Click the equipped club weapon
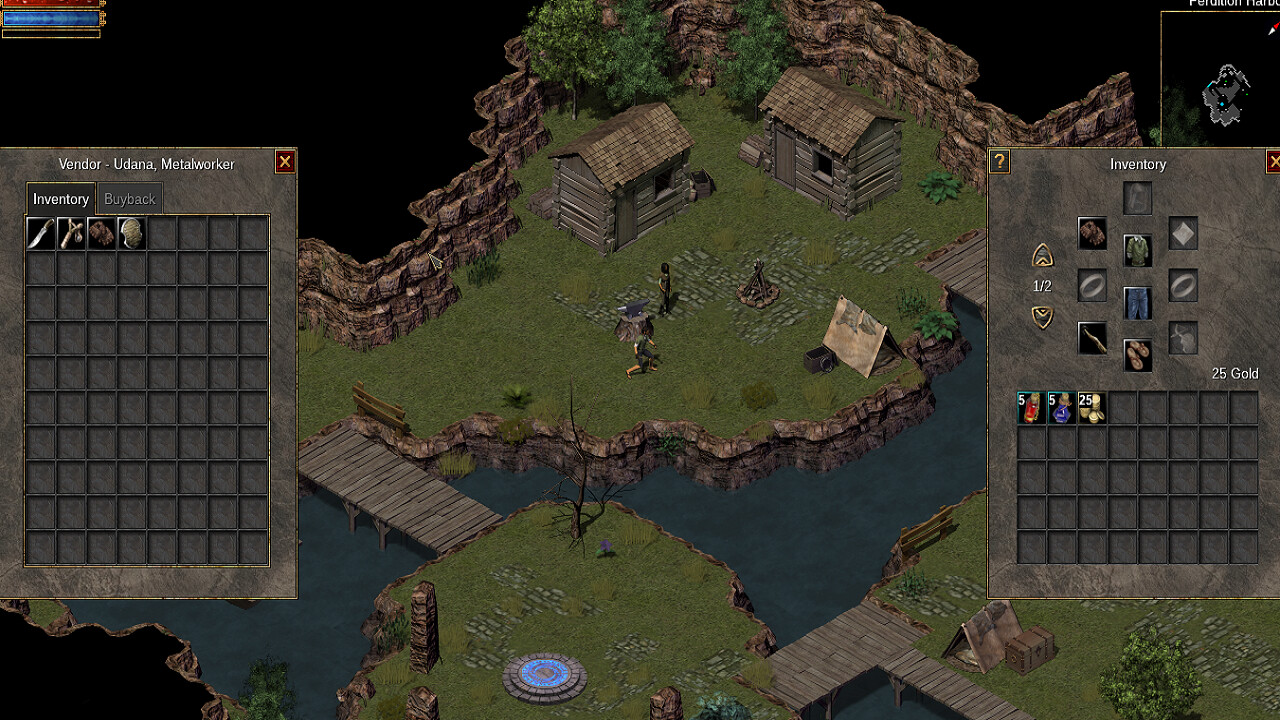Image resolution: width=1280 pixels, height=720 pixels. click(x=1093, y=340)
